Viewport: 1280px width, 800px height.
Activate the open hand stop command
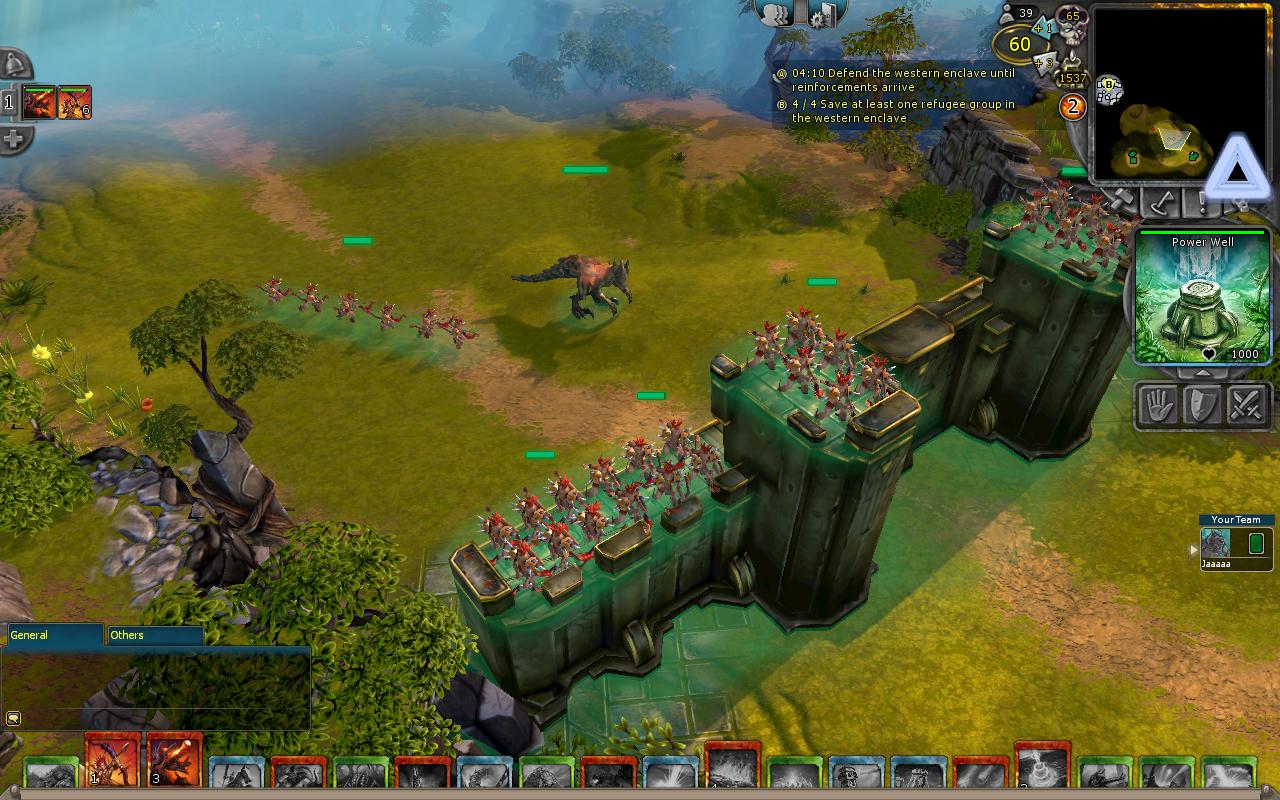click(1159, 406)
